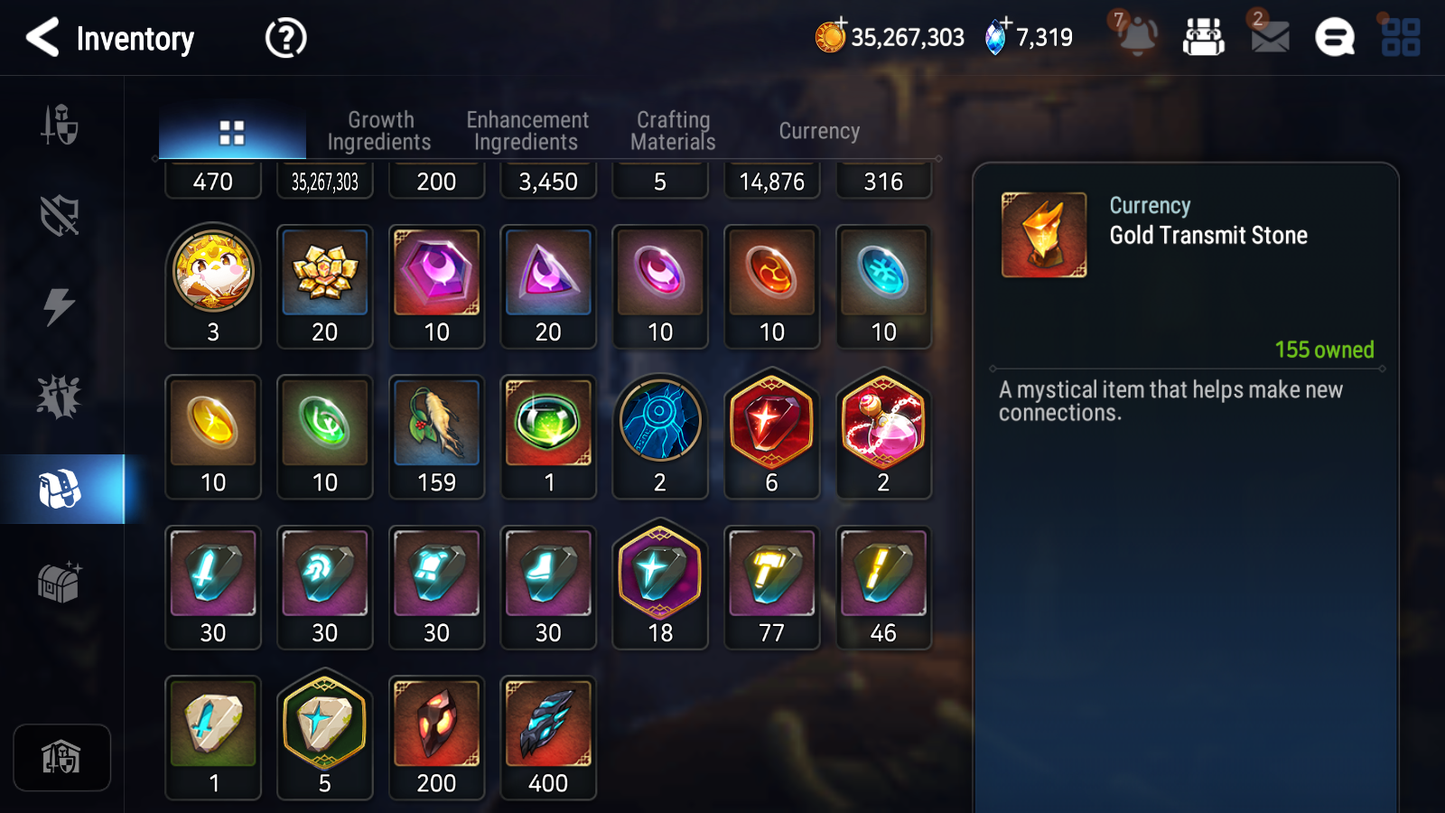This screenshot has height=813, width=1445.
Task: Open the Crafting Materials tab
Action: click(x=673, y=131)
